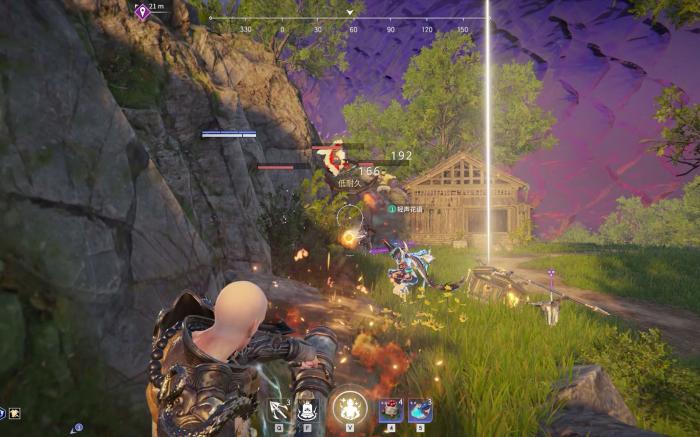Select the red mushroom consumable slot
The image size is (700, 437).
pyautogui.click(x=391, y=410)
